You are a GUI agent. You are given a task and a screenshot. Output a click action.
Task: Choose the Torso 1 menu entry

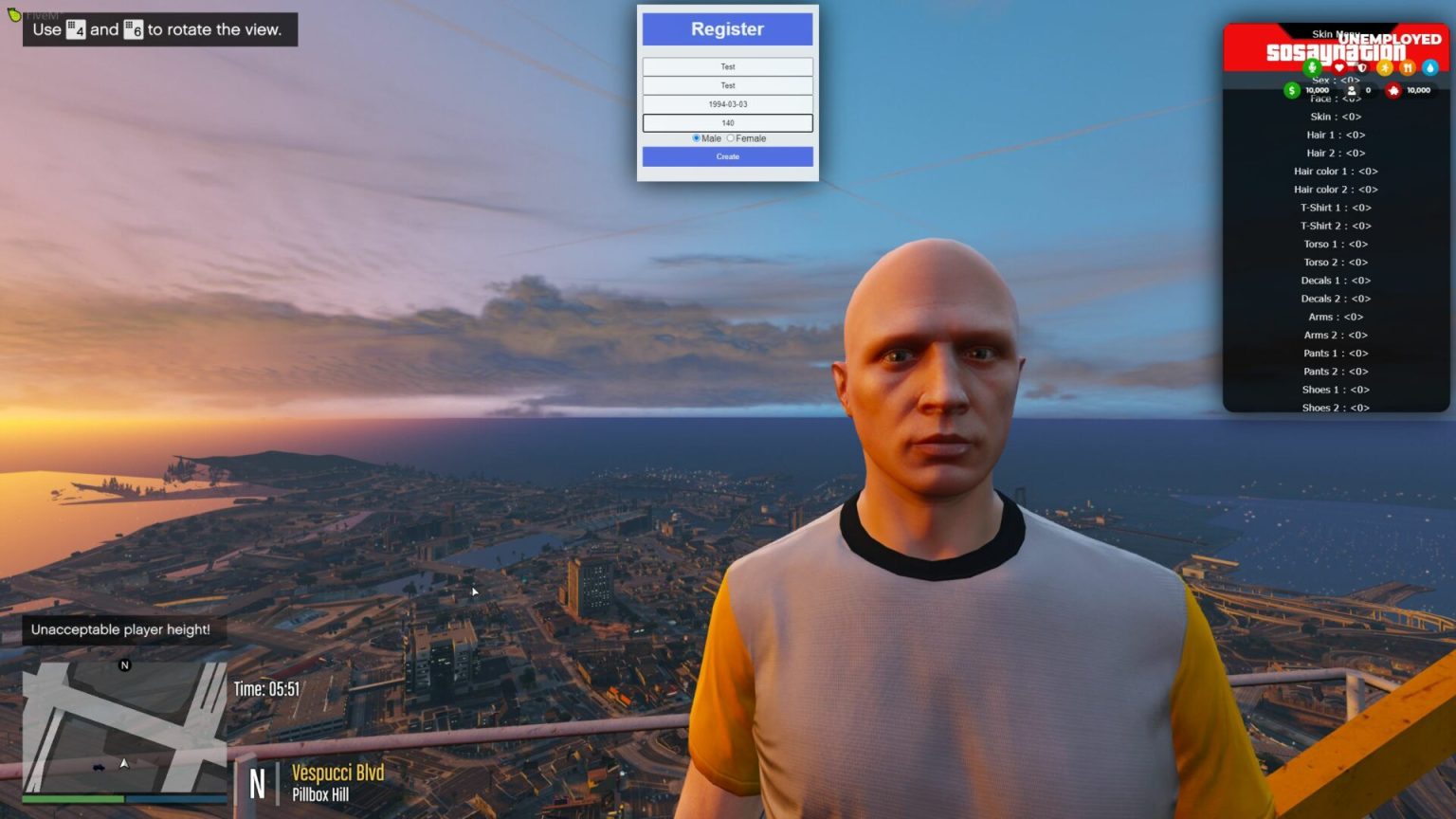pyautogui.click(x=1336, y=244)
